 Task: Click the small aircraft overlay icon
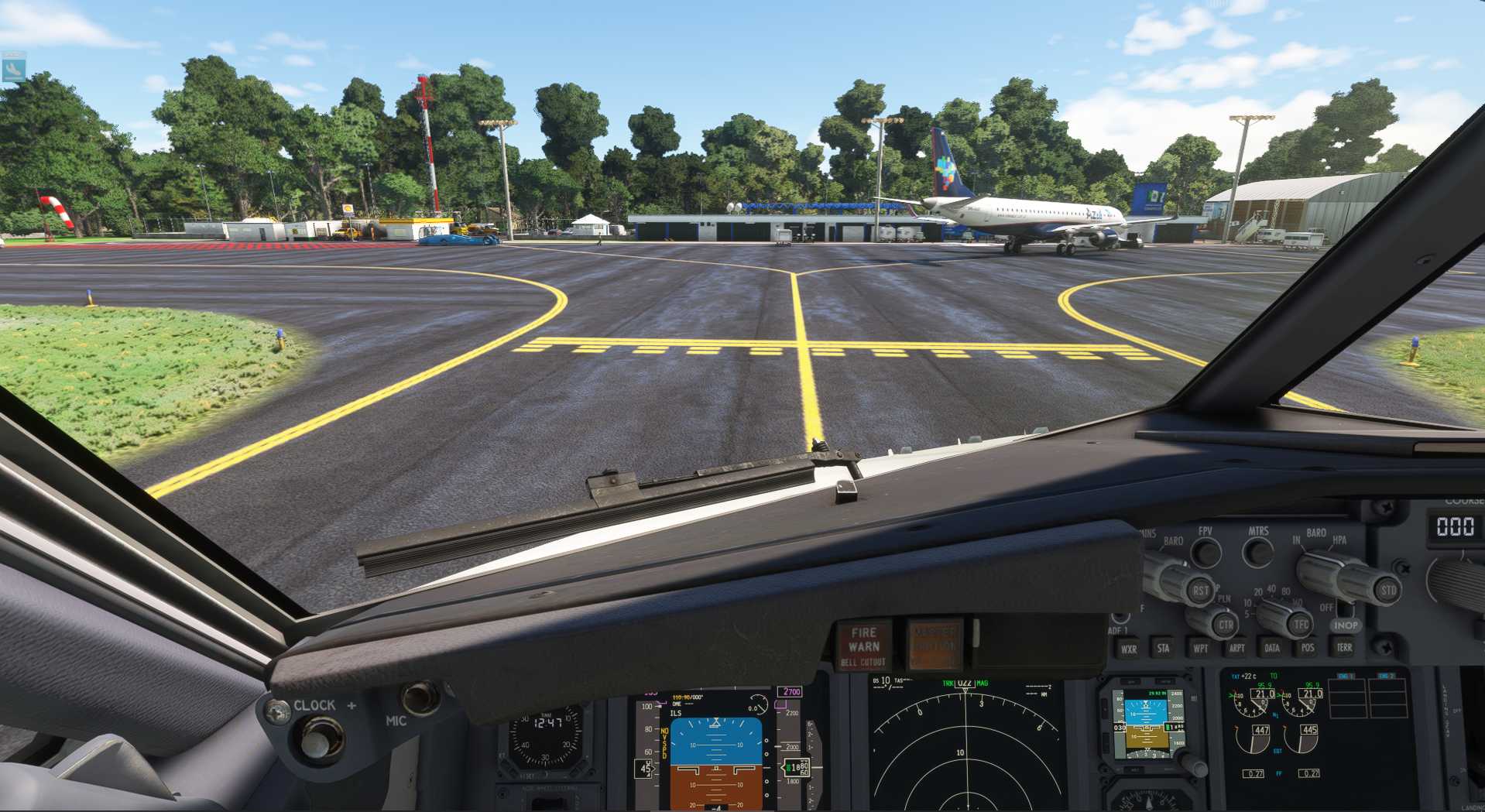tap(13, 68)
